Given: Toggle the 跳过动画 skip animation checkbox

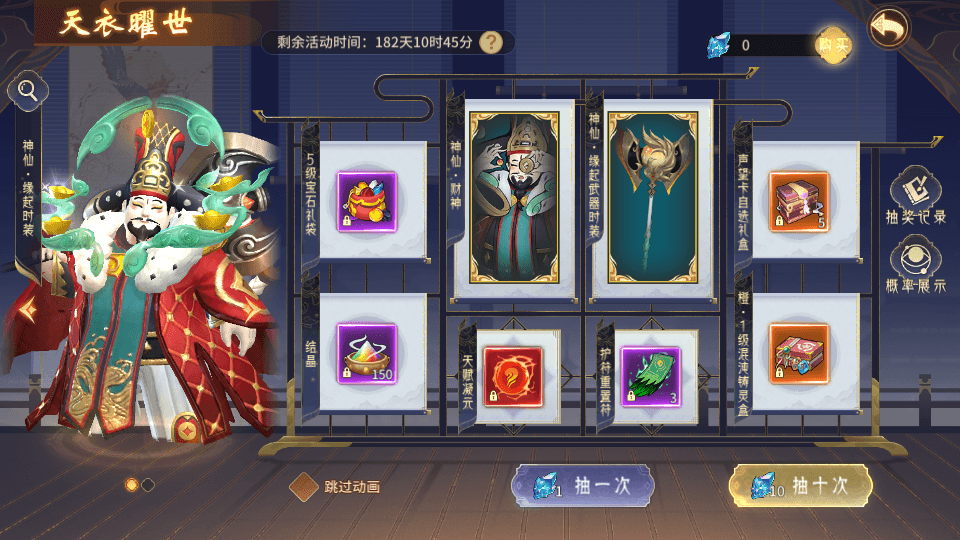Looking at the screenshot, I should click(x=304, y=487).
